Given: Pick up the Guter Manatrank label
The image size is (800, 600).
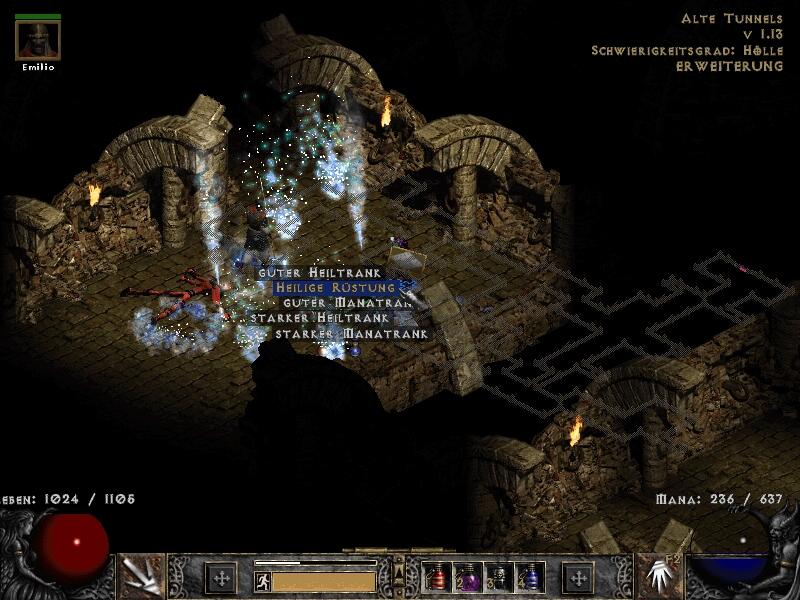Looking at the screenshot, I should click(348, 303).
